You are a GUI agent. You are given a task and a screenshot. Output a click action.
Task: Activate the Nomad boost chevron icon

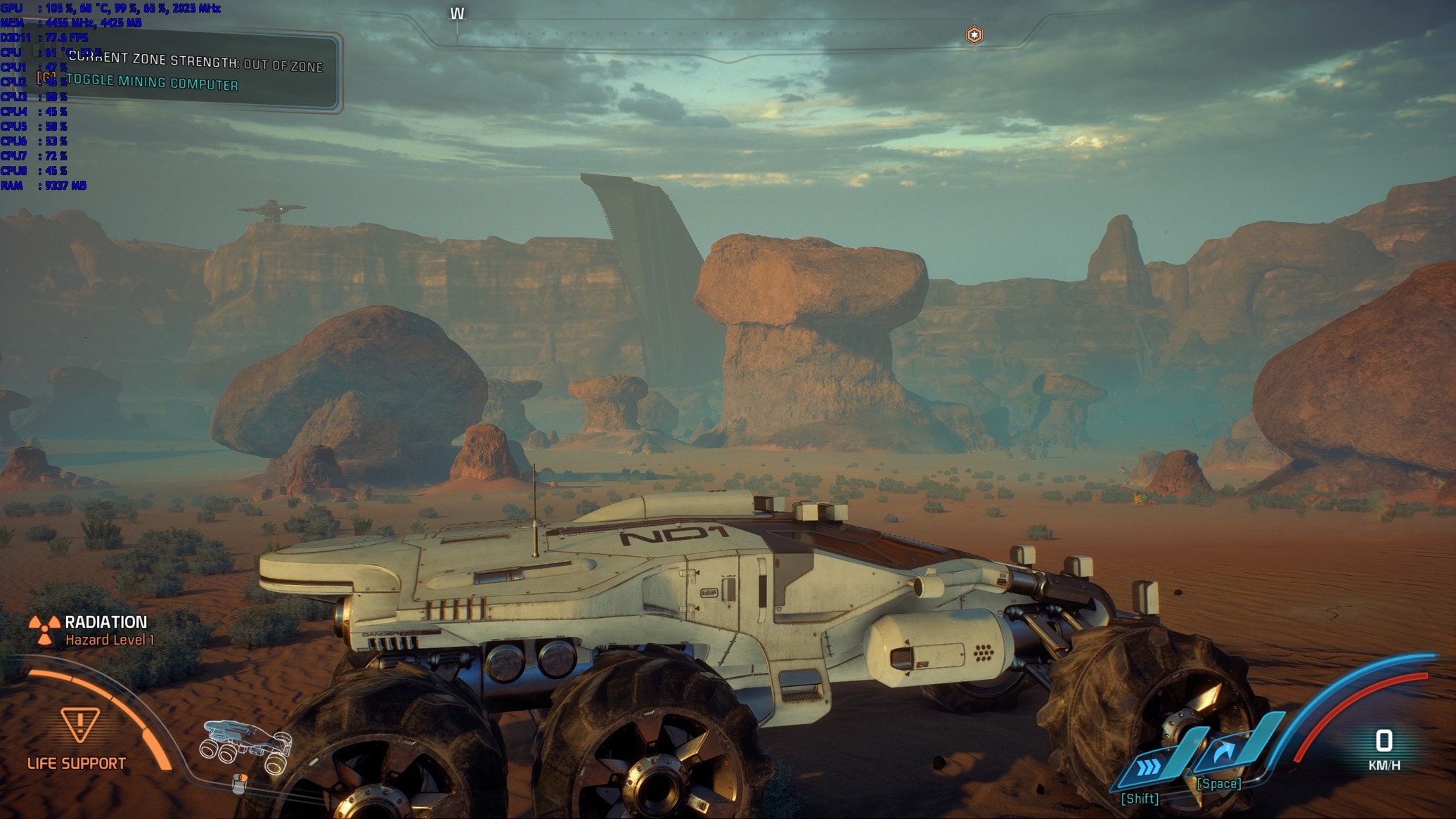[x=1149, y=766]
